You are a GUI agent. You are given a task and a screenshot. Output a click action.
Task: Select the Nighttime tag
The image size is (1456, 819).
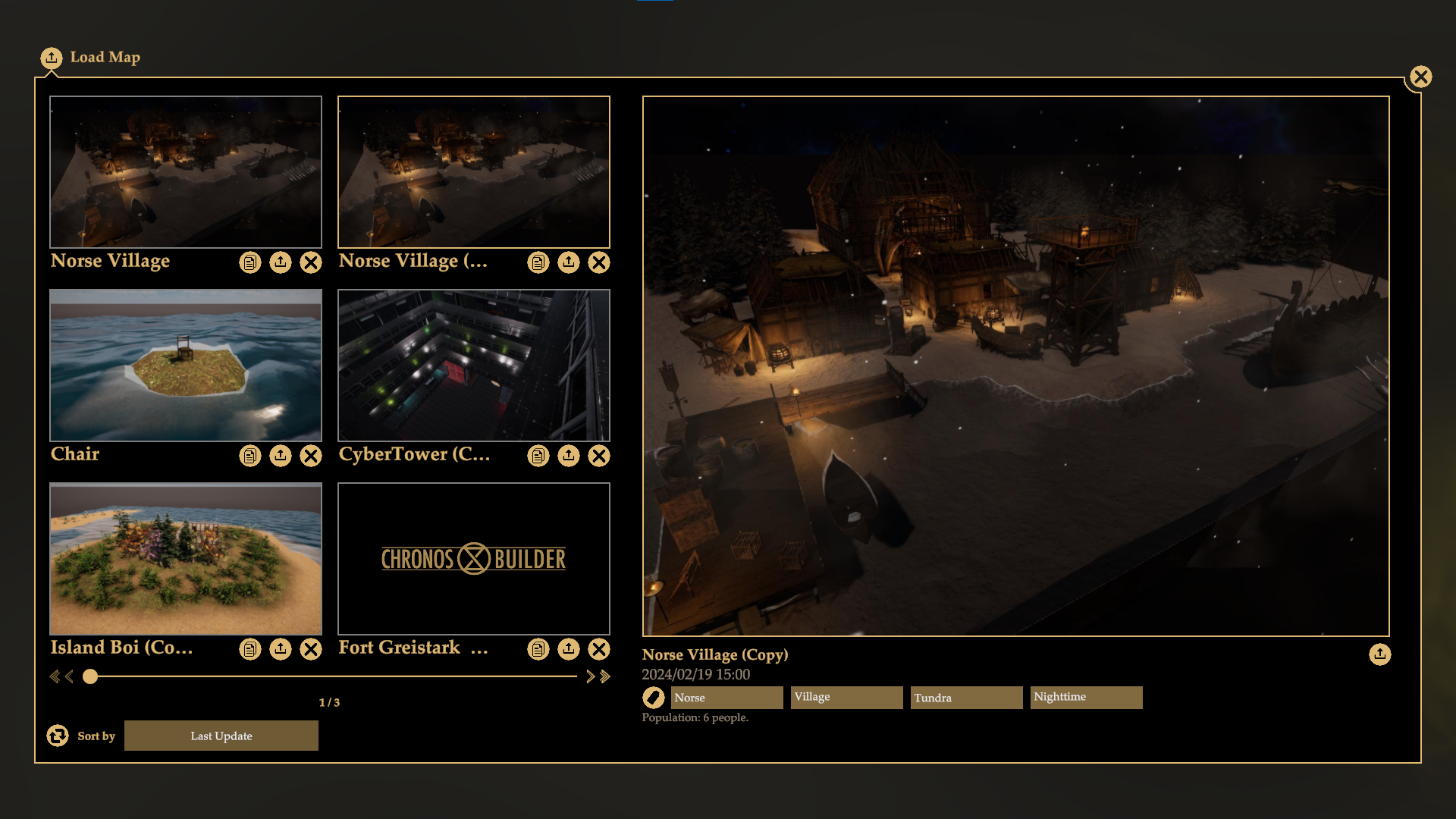pos(1086,697)
